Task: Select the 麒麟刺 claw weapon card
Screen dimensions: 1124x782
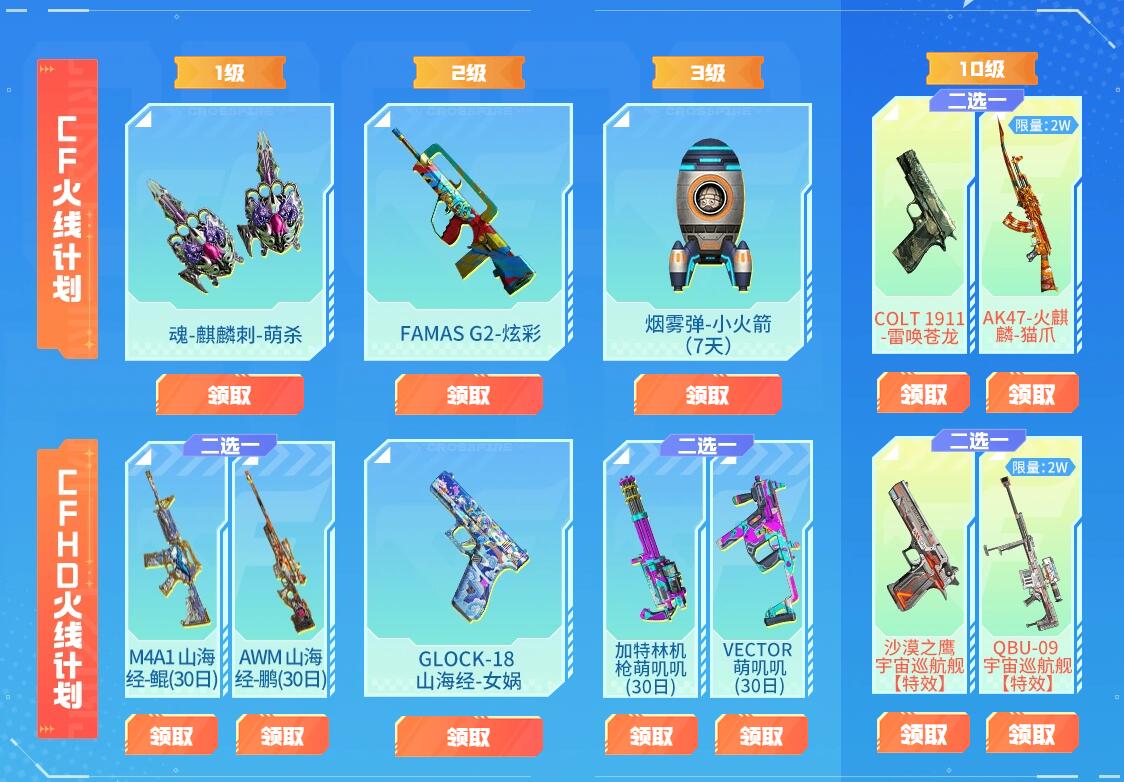Action: [x=230, y=230]
